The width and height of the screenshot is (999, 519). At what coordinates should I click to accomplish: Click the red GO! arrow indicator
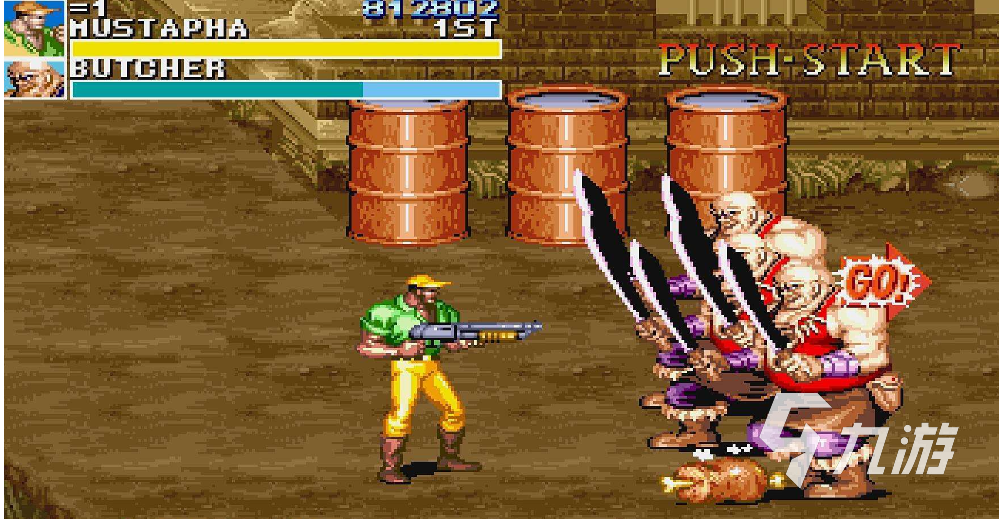882,282
